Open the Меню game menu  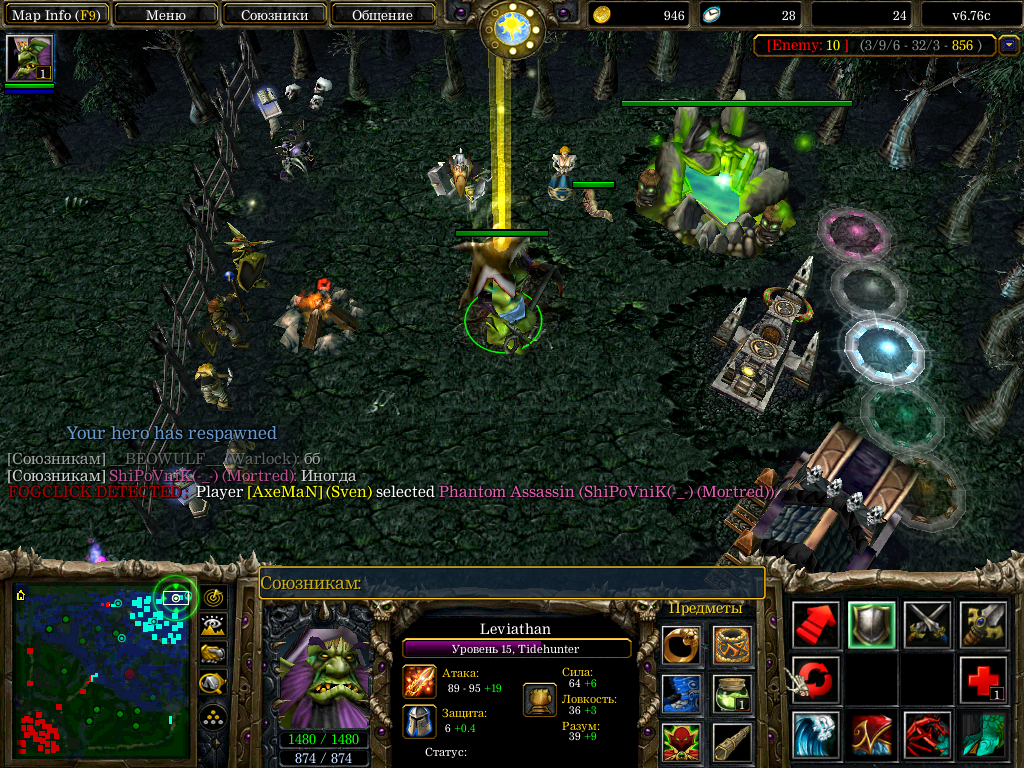coord(165,15)
